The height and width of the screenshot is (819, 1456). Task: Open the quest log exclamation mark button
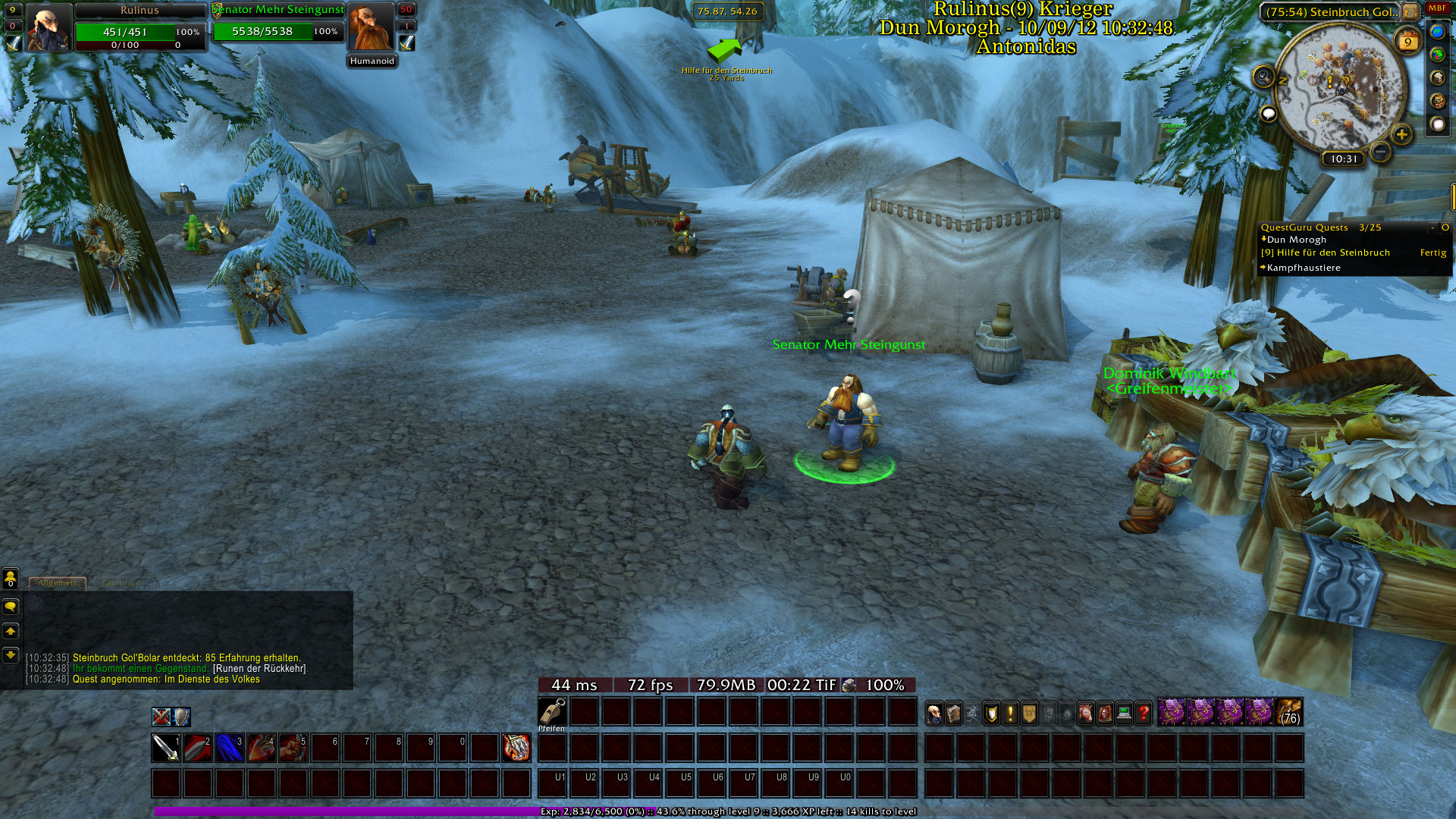(x=1010, y=713)
